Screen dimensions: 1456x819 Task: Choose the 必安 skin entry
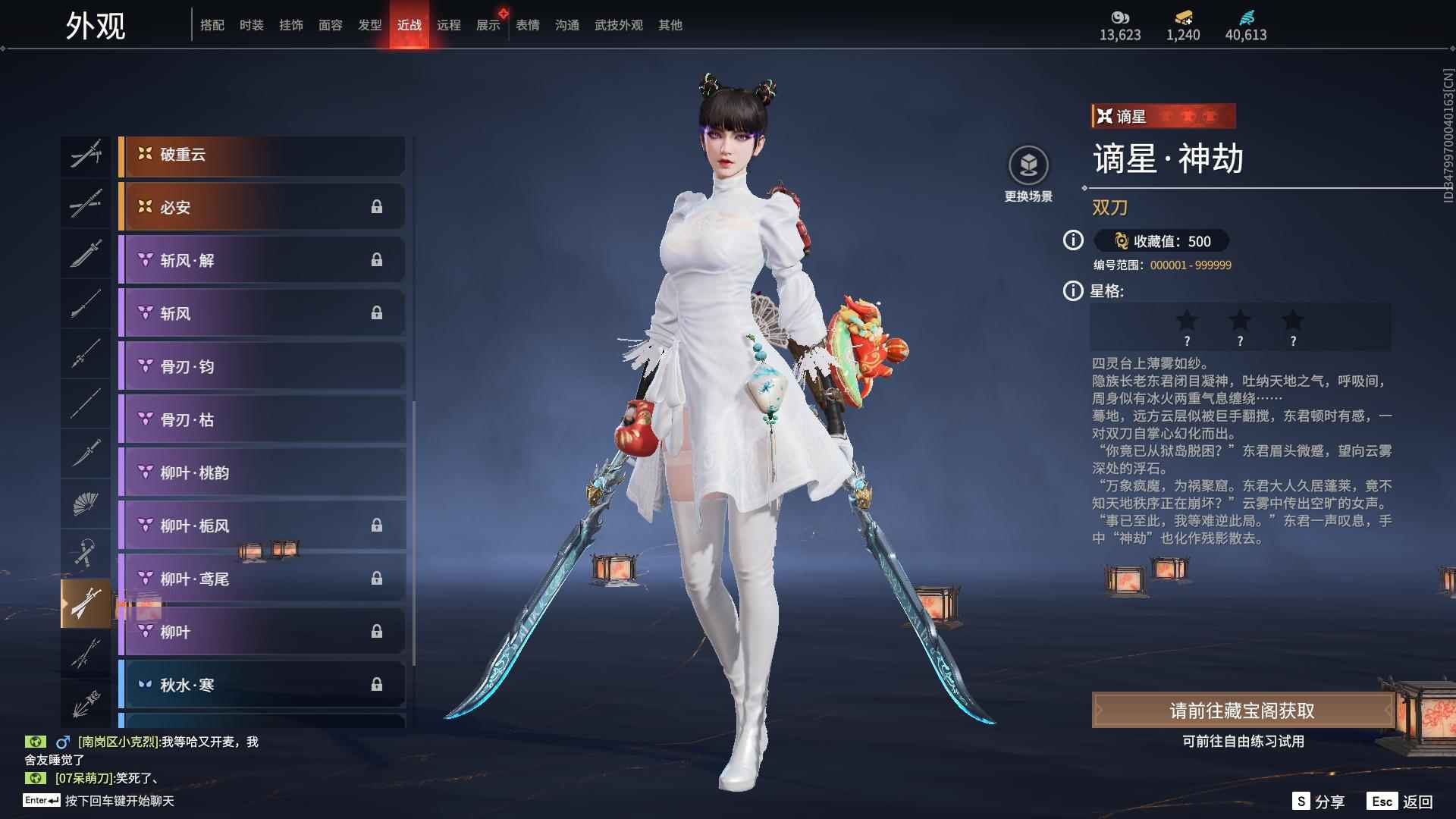[x=262, y=207]
